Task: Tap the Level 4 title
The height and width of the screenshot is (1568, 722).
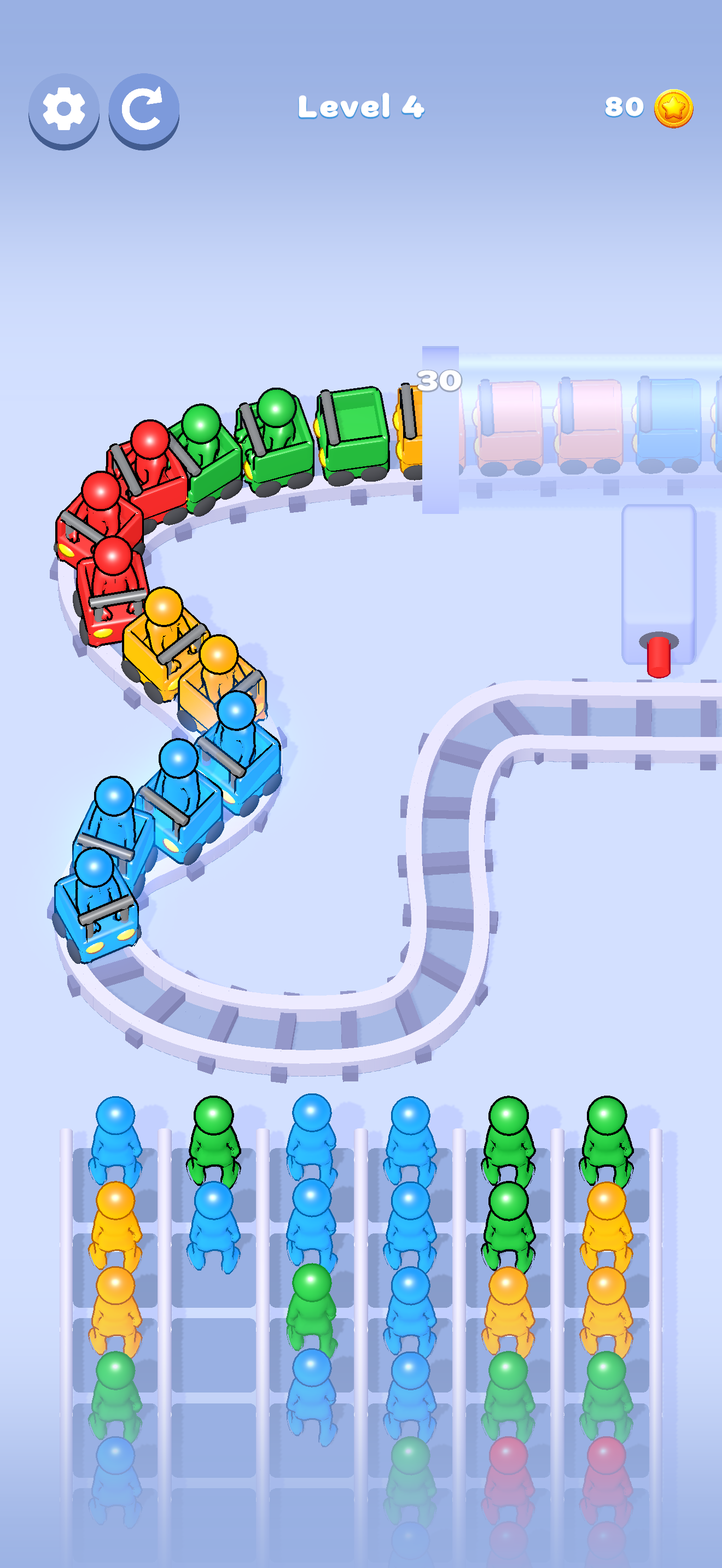Action: click(361, 108)
